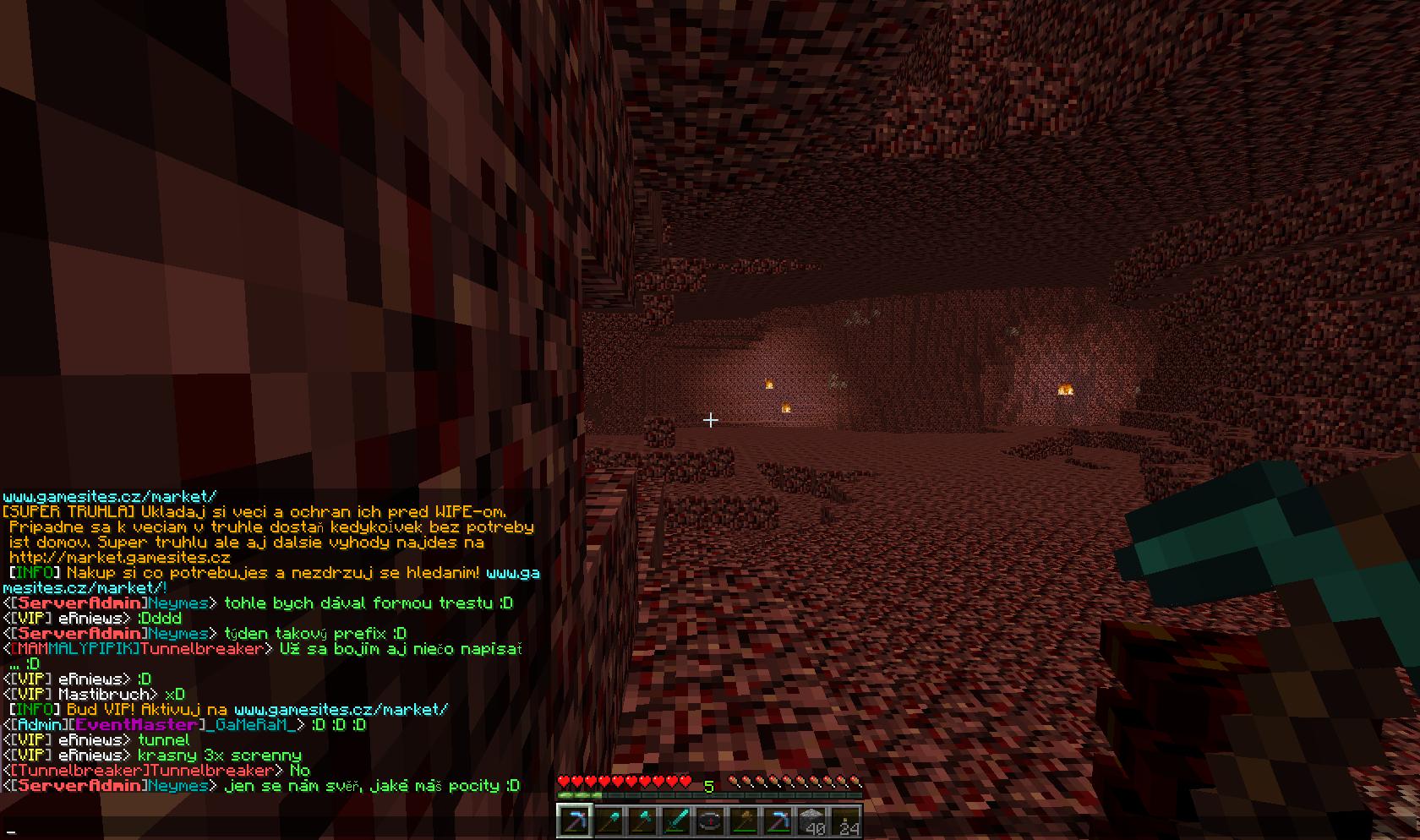Switch to the diamond shovel hotbar slot

pos(609,821)
